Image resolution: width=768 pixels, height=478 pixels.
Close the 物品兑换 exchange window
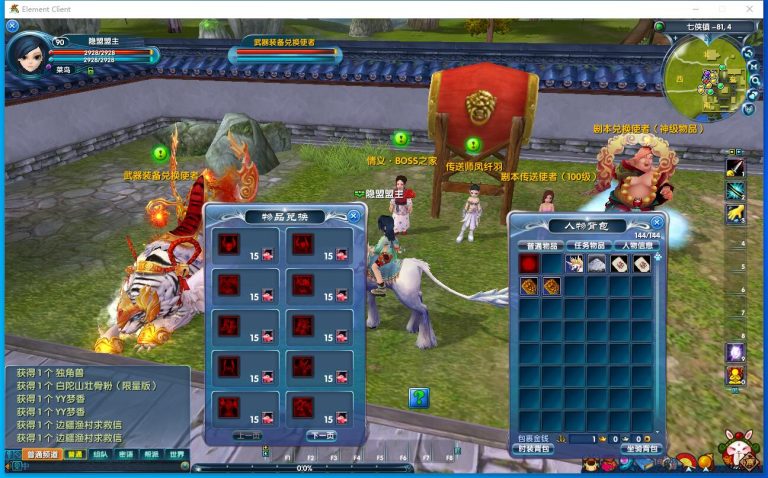[354, 215]
